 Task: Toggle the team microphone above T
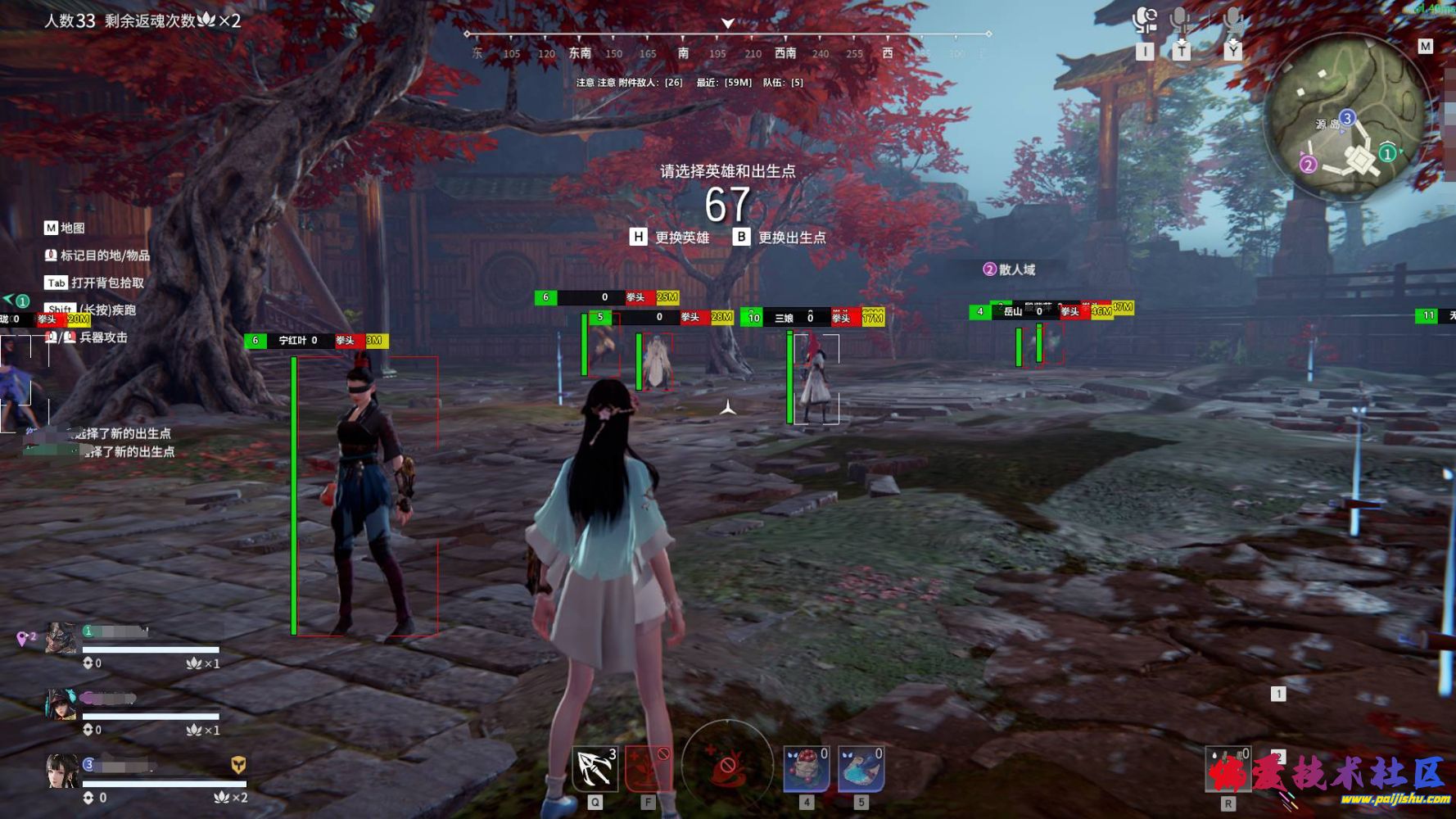[1180, 21]
